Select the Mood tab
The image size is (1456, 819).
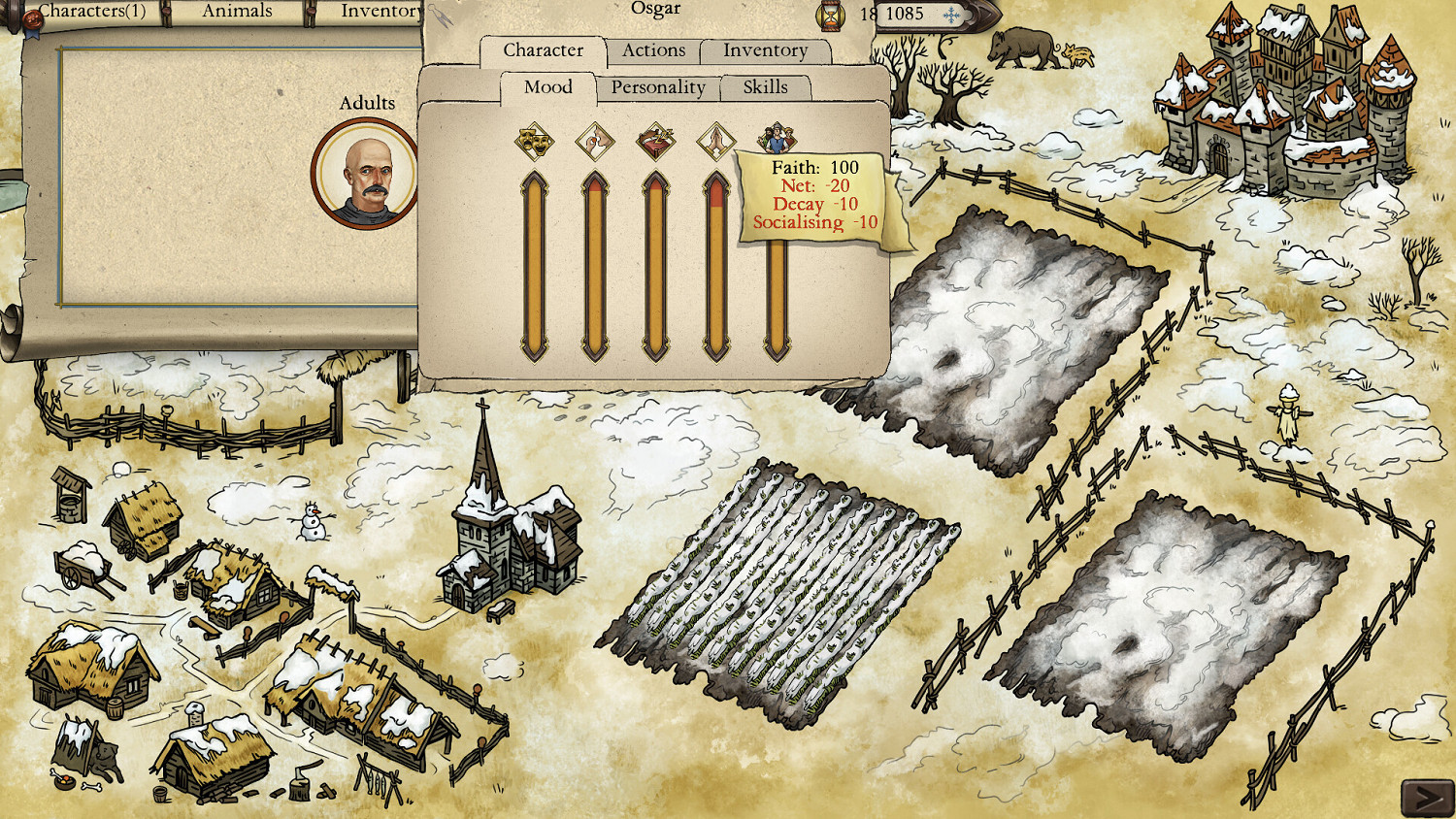pos(546,87)
